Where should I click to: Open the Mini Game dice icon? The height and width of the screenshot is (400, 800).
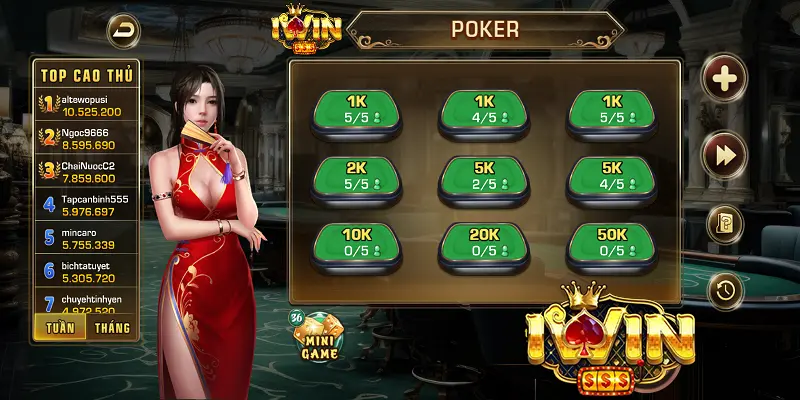(x=318, y=335)
